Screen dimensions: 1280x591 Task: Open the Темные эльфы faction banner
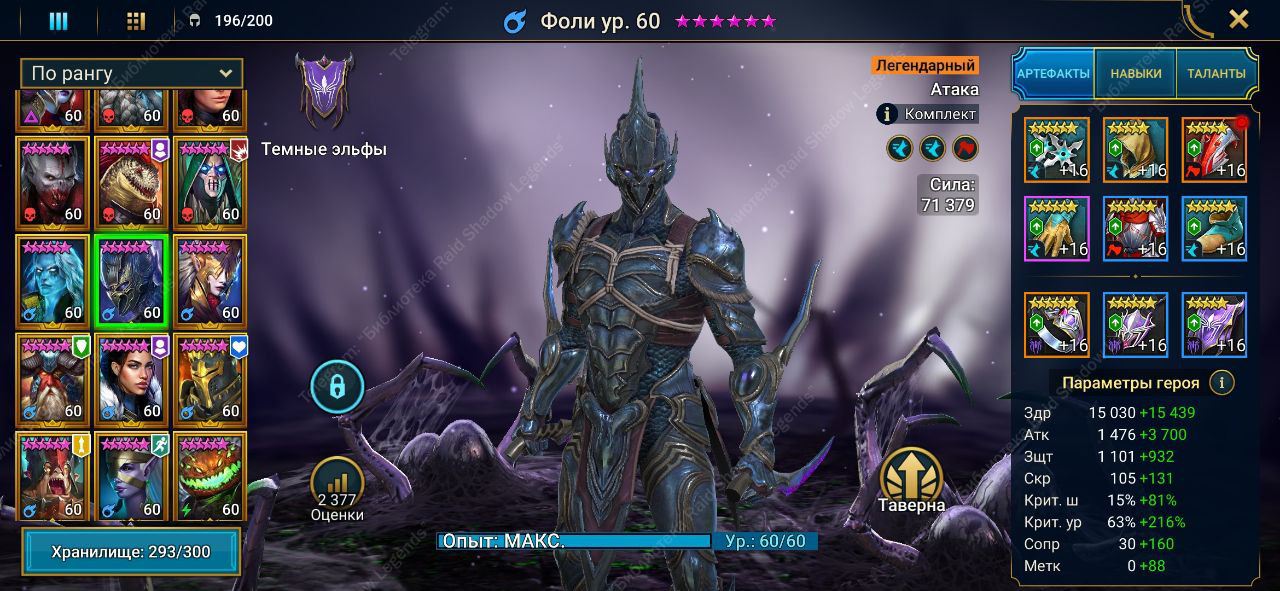click(x=323, y=92)
